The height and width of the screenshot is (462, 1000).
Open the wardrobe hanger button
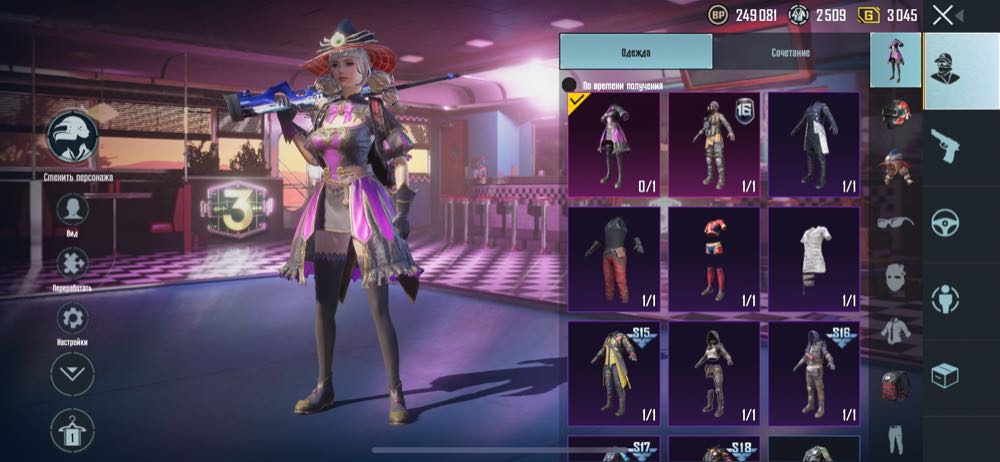[72, 430]
